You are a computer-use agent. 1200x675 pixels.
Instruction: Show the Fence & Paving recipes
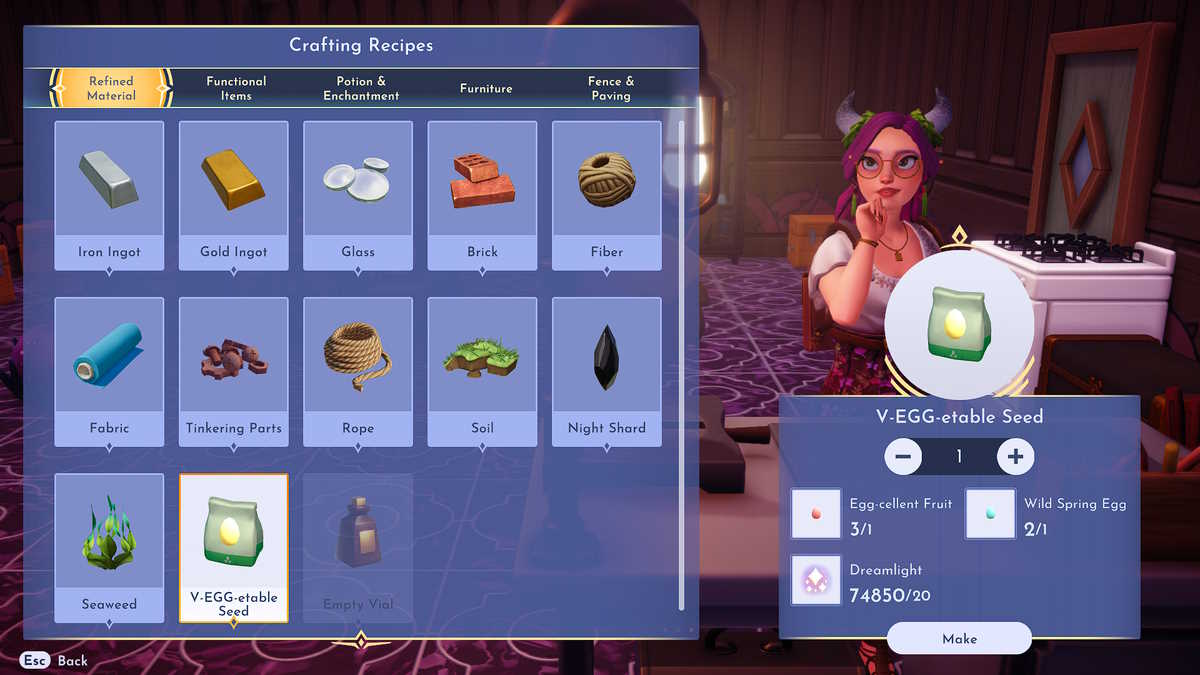[x=611, y=88]
